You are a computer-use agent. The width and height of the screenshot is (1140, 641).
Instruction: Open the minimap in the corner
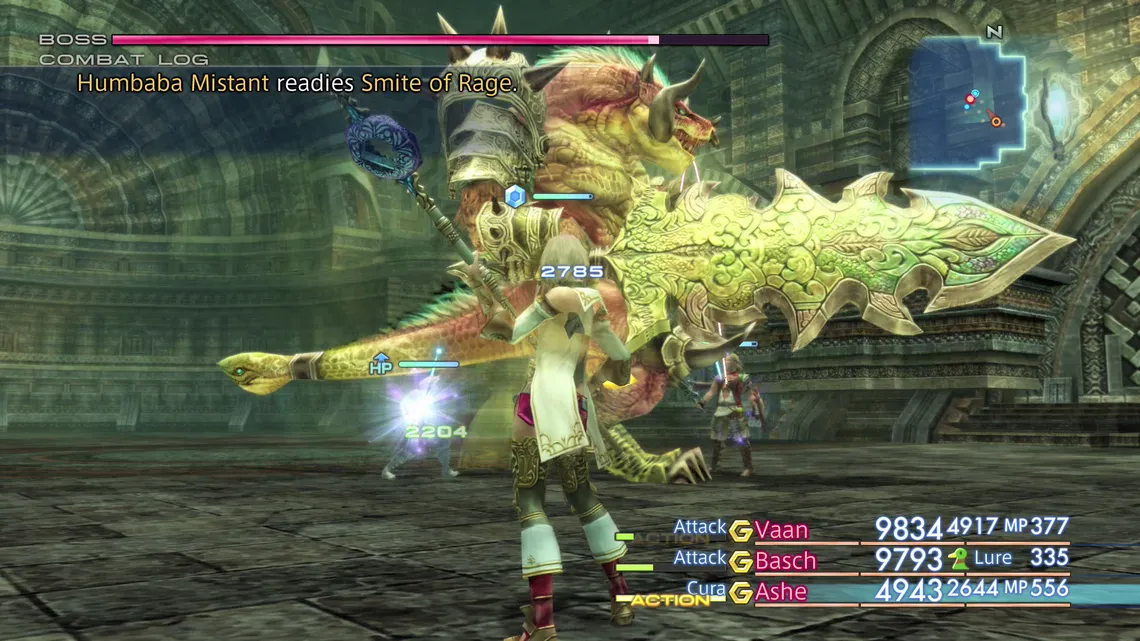click(967, 102)
